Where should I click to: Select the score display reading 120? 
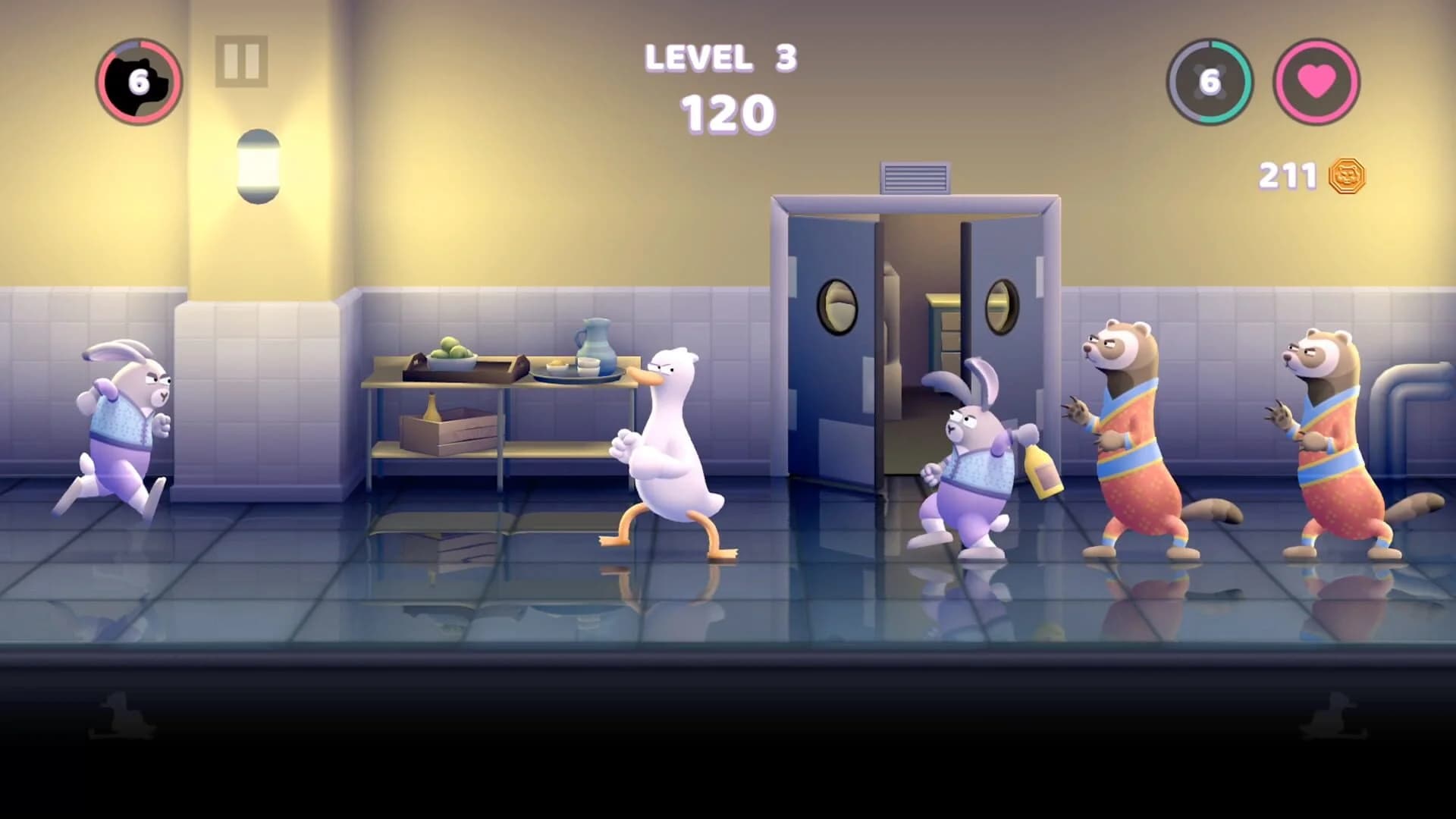coord(726,112)
